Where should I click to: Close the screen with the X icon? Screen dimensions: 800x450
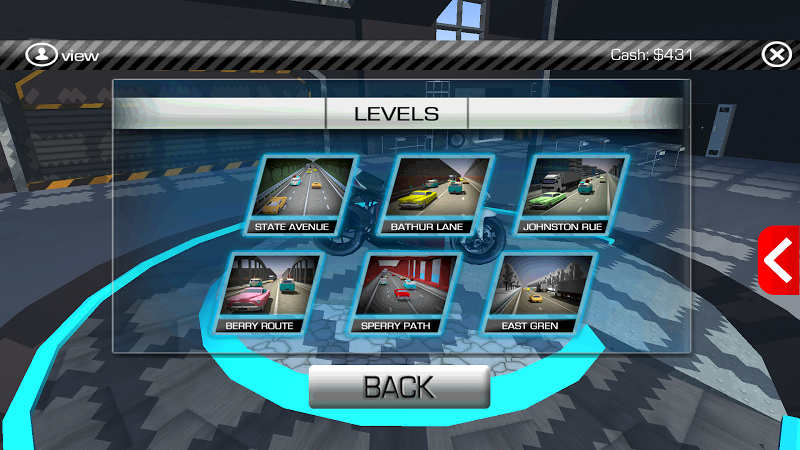(776, 55)
